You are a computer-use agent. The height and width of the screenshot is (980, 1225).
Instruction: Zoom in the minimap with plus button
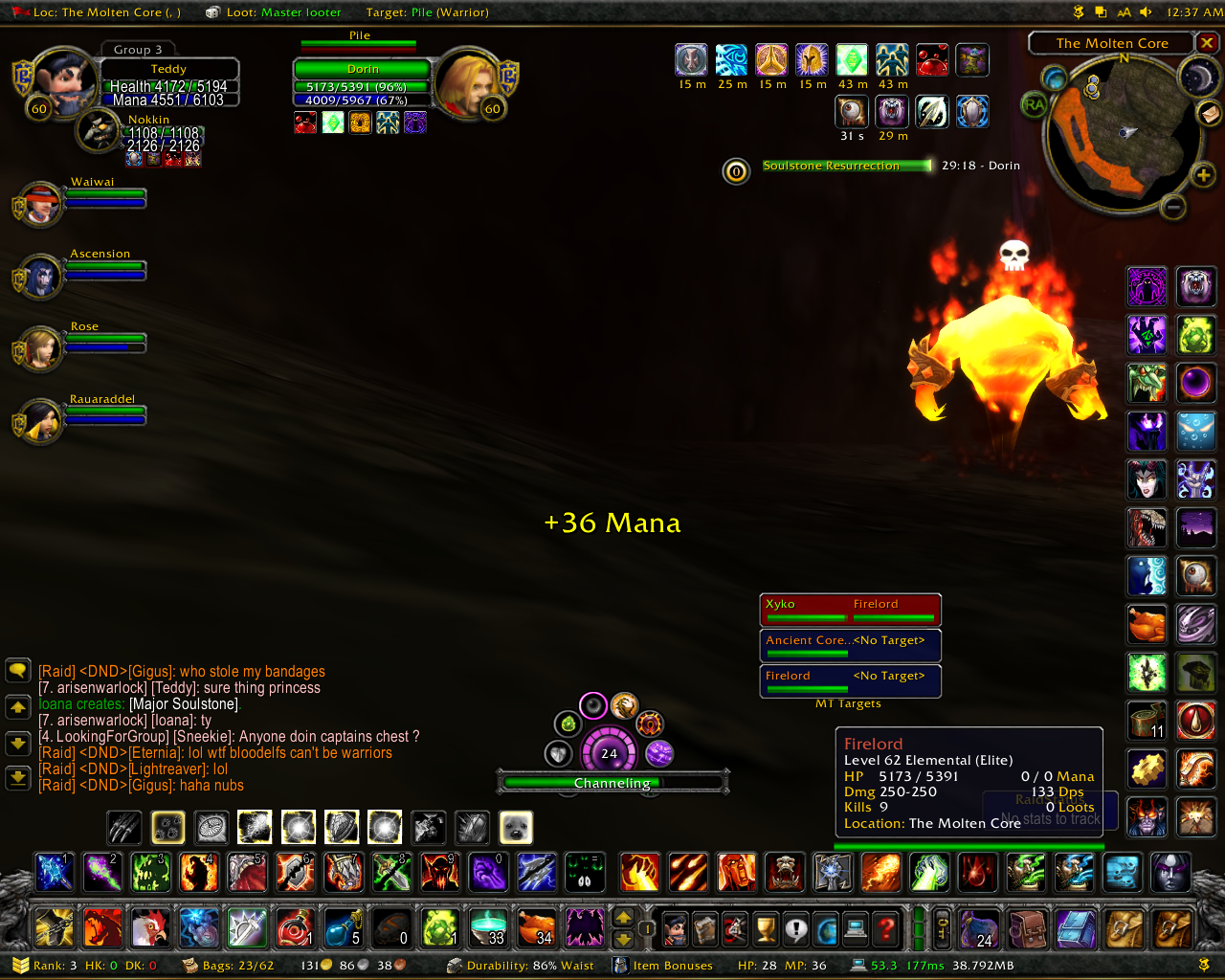click(1202, 174)
